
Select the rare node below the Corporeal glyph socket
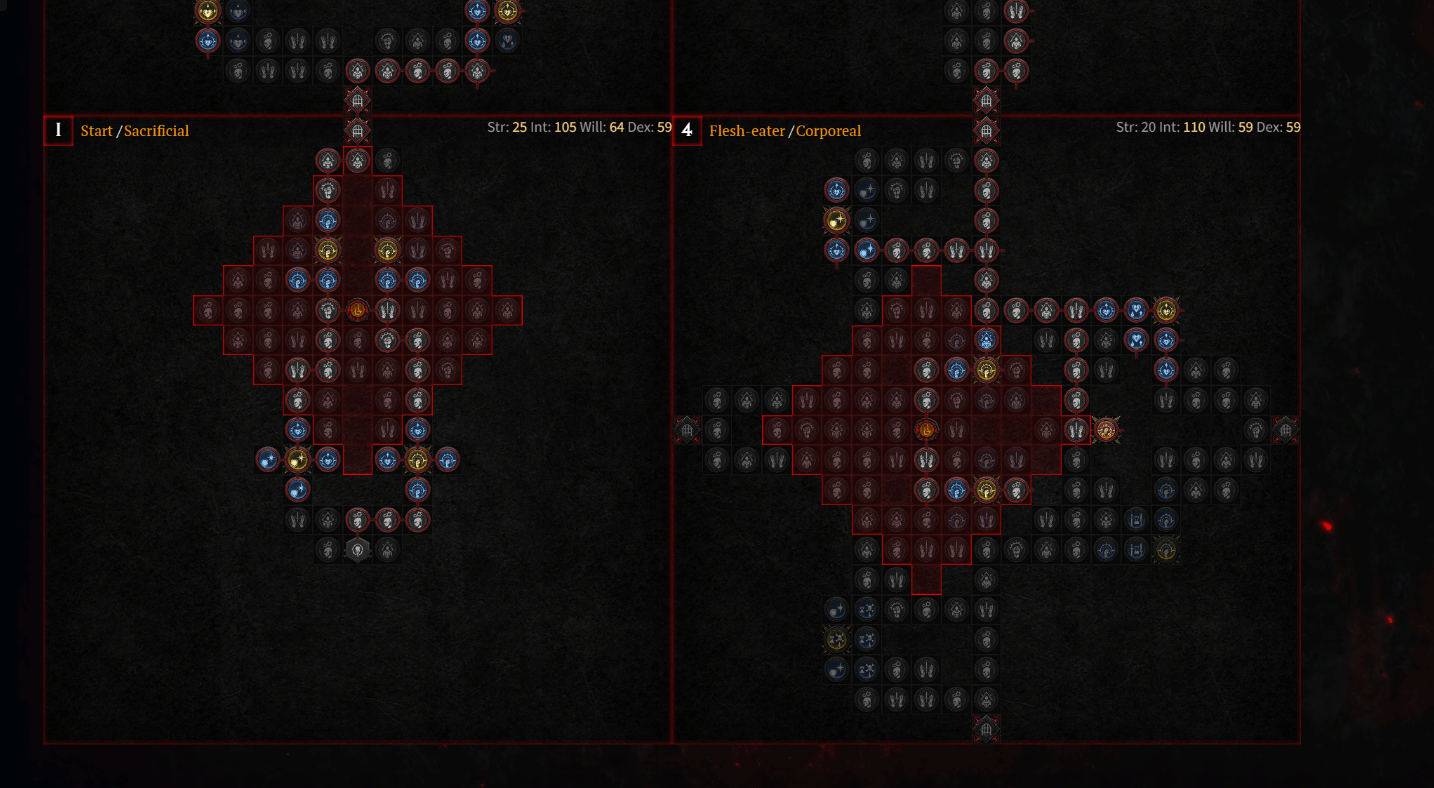[x=986, y=491]
